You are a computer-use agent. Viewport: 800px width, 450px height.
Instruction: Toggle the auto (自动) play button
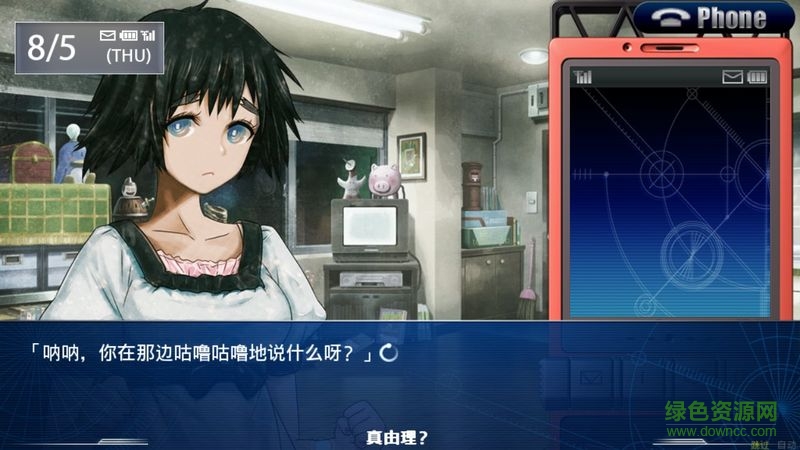pos(785,444)
